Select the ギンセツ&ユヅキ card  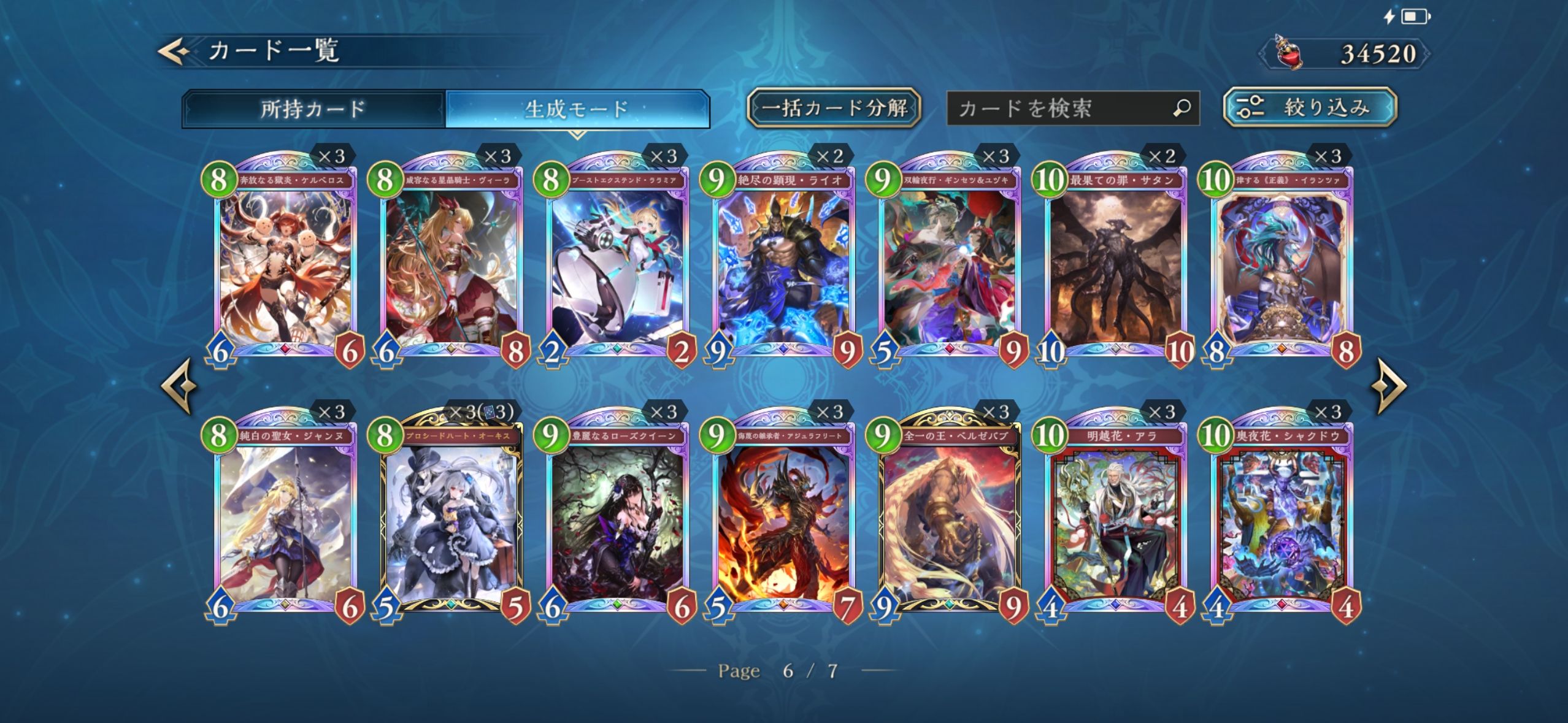click(x=950, y=264)
